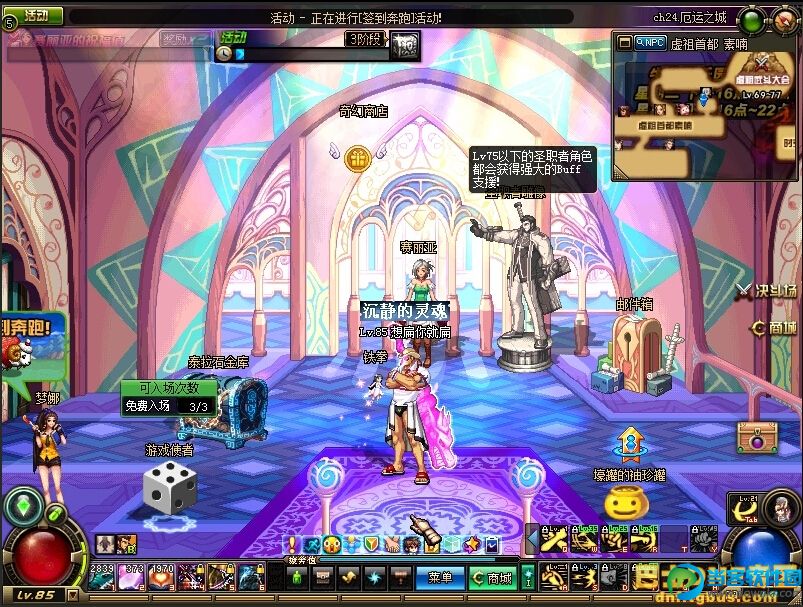Click the NPC search button on minimap
803x607 pixels.
[x=650, y=42]
